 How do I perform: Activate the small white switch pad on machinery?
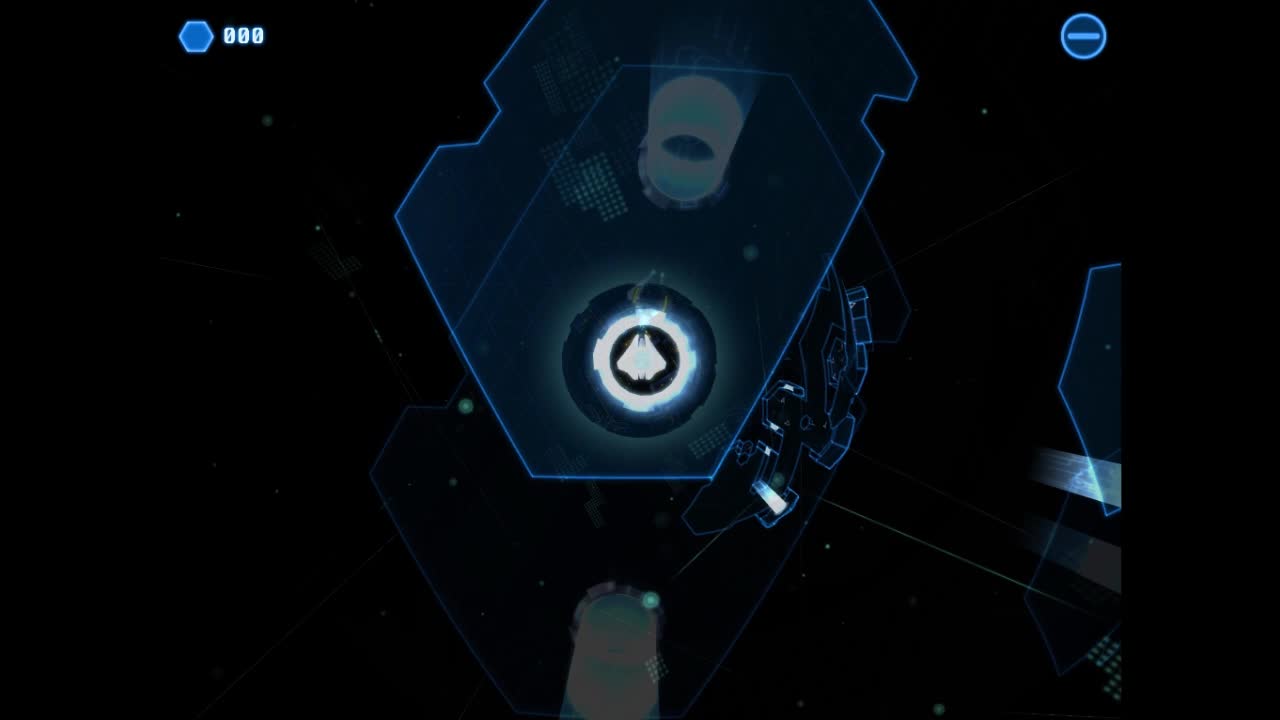(x=790, y=386)
